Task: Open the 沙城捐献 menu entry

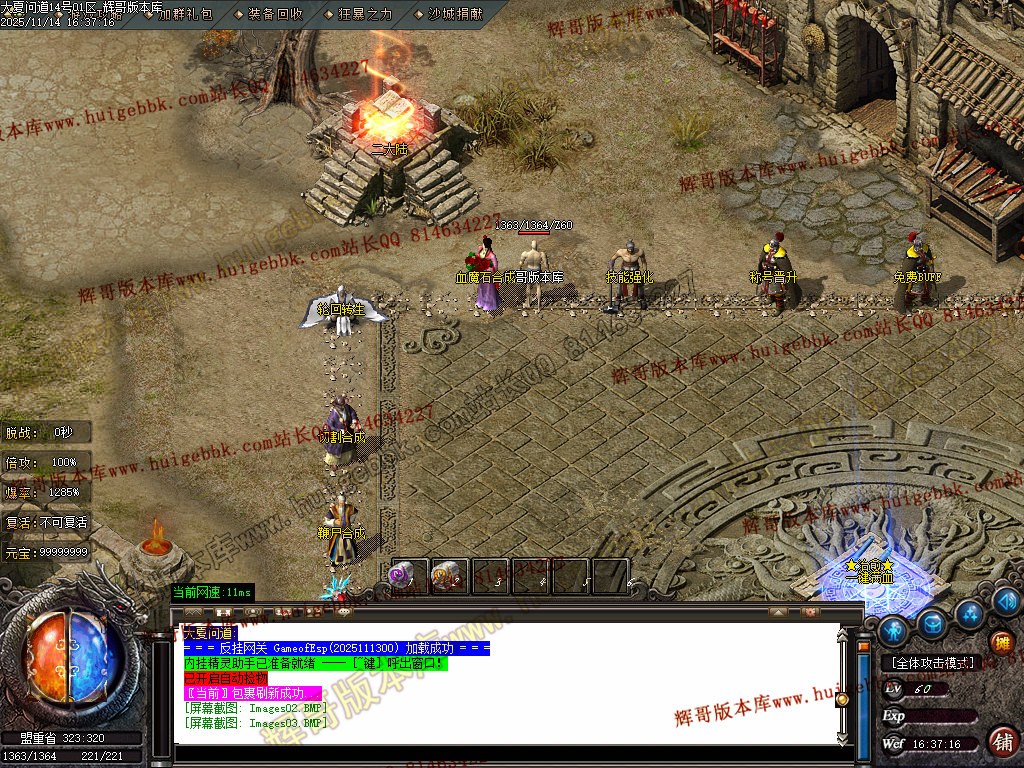Action: pyautogui.click(x=455, y=14)
